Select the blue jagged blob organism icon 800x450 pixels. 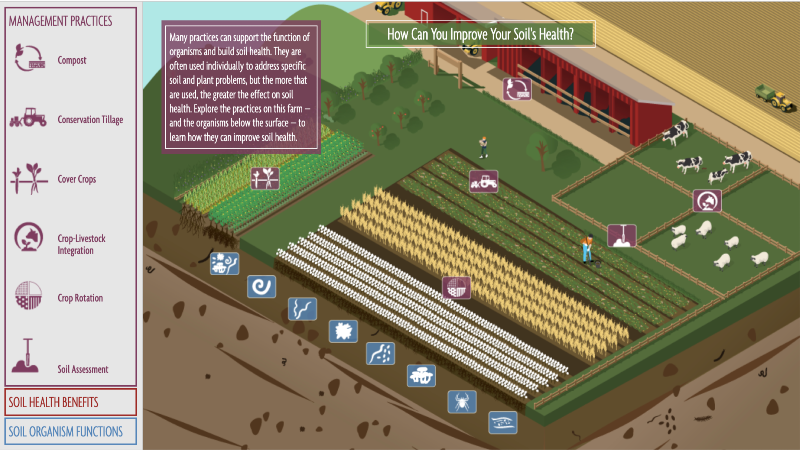(343, 331)
